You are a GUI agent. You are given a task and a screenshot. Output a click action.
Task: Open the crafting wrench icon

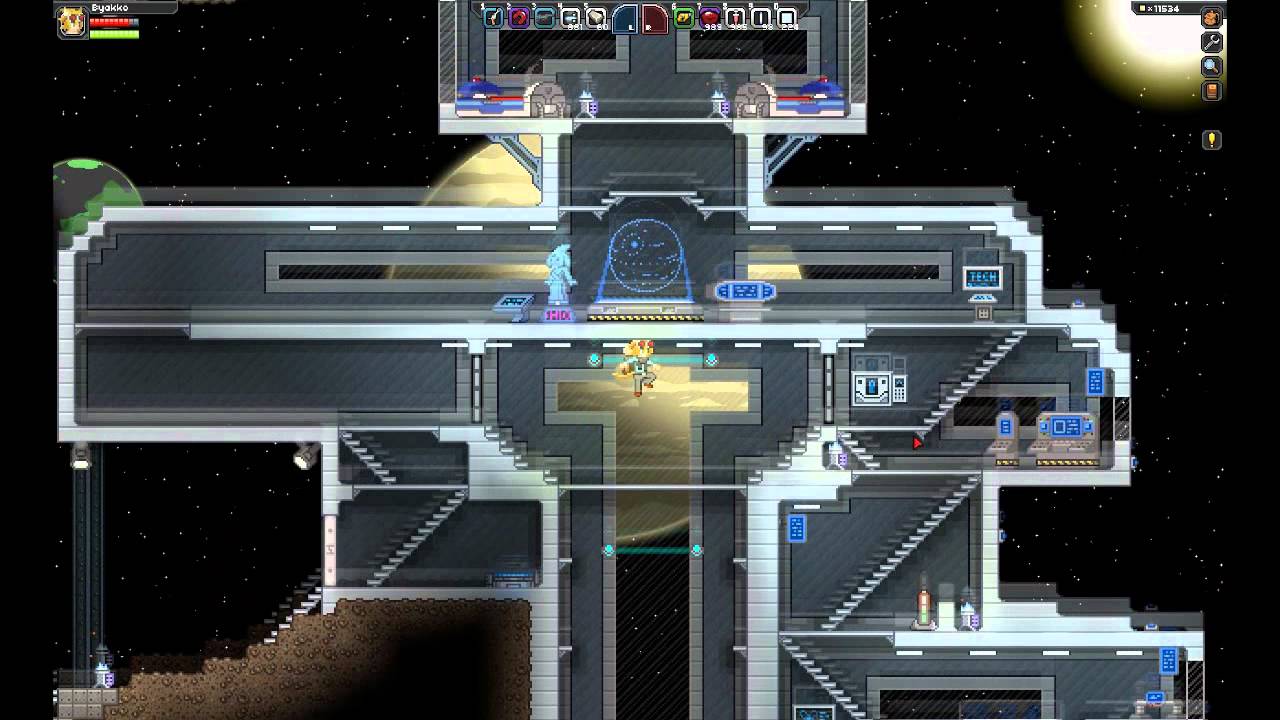[x=1211, y=43]
